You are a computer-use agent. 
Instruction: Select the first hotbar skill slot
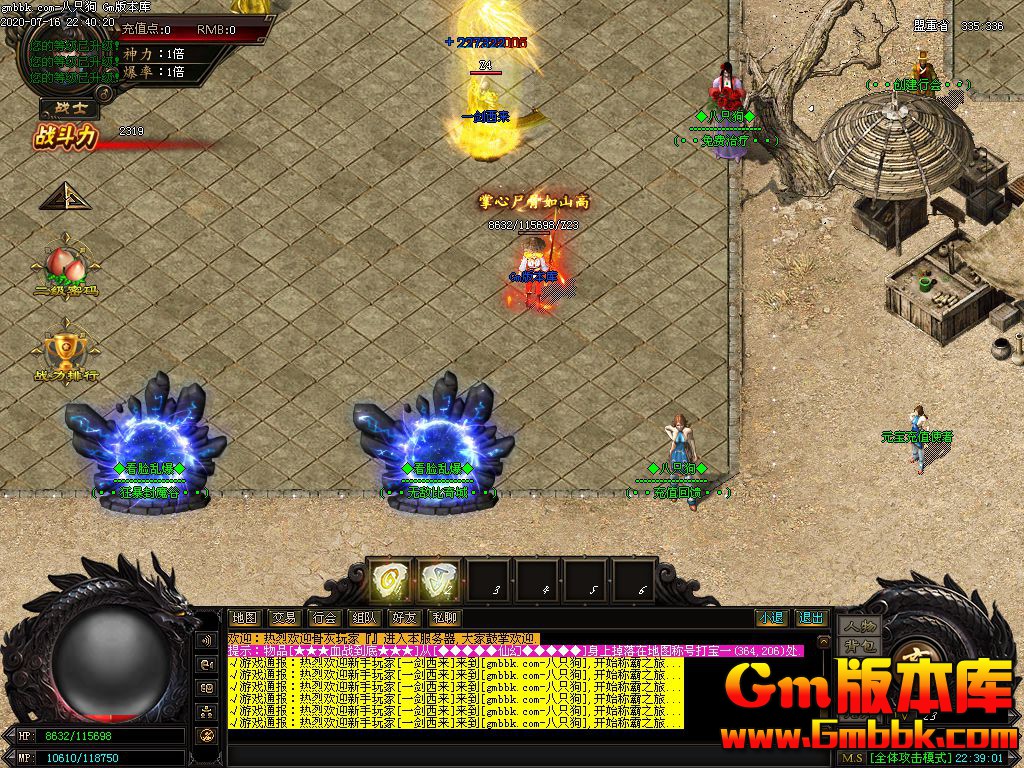click(x=388, y=580)
